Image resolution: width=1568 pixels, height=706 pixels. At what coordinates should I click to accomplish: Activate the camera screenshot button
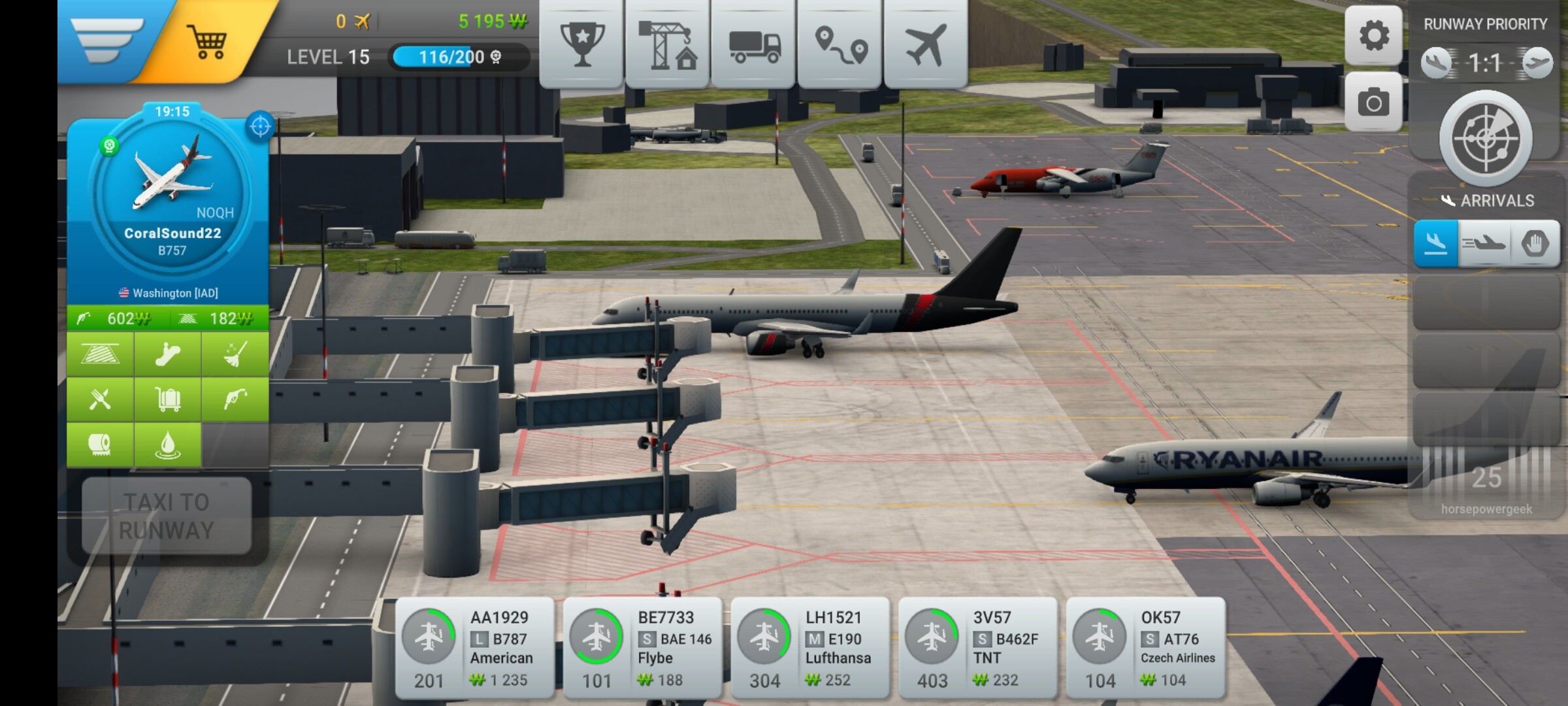point(1373,103)
